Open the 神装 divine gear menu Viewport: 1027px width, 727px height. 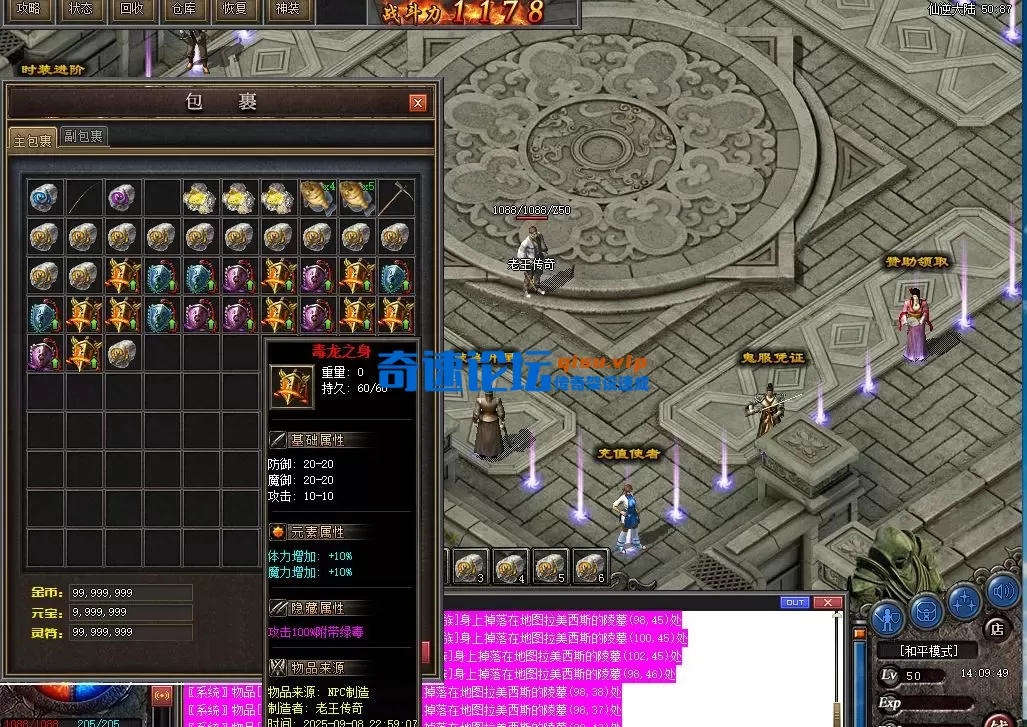(x=286, y=9)
